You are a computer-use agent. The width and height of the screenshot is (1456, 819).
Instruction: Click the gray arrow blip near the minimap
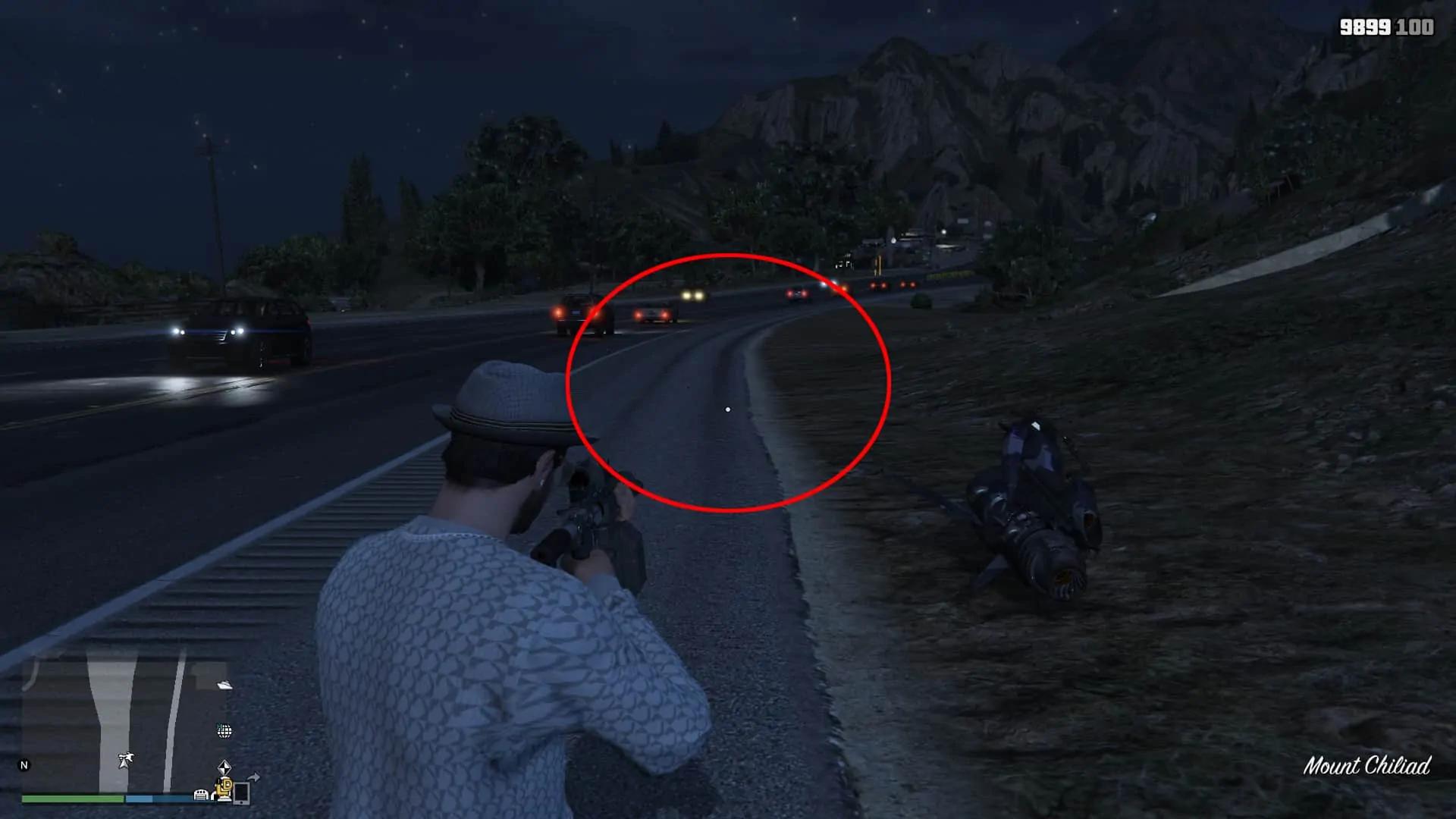click(255, 778)
